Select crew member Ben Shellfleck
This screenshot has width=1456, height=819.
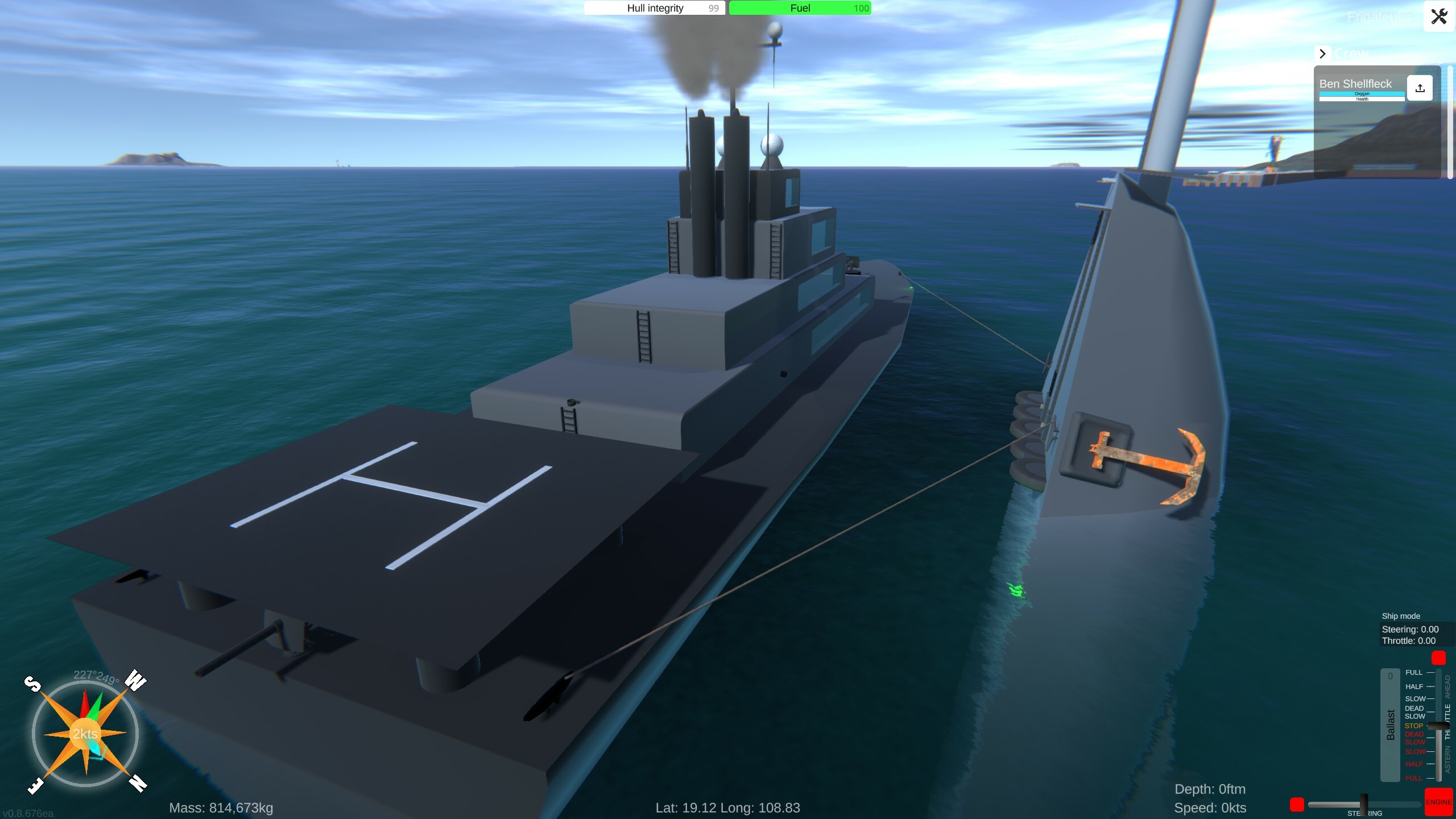click(x=1355, y=83)
